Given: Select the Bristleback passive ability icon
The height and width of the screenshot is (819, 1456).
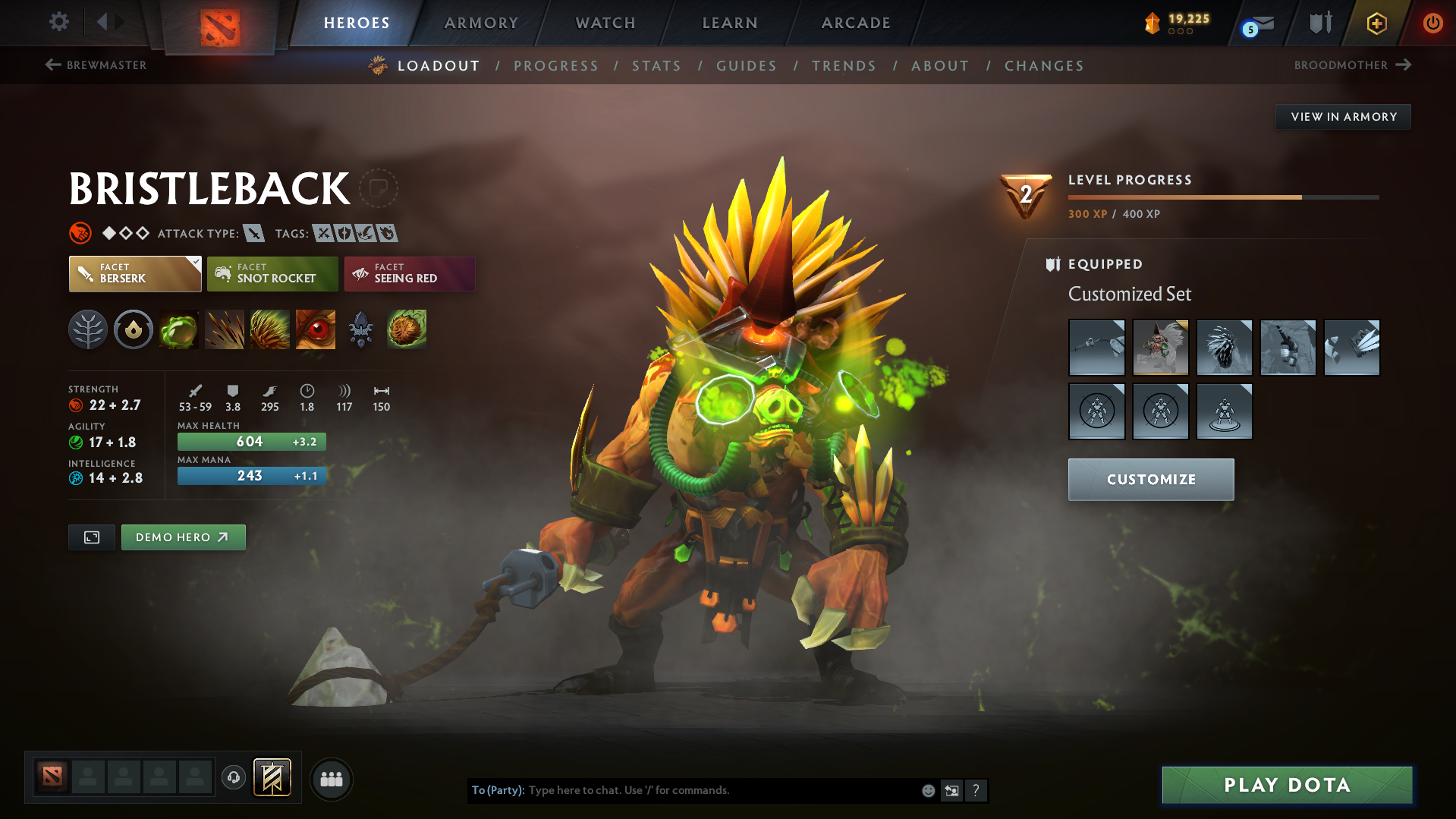Looking at the screenshot, I should point(270,329).
